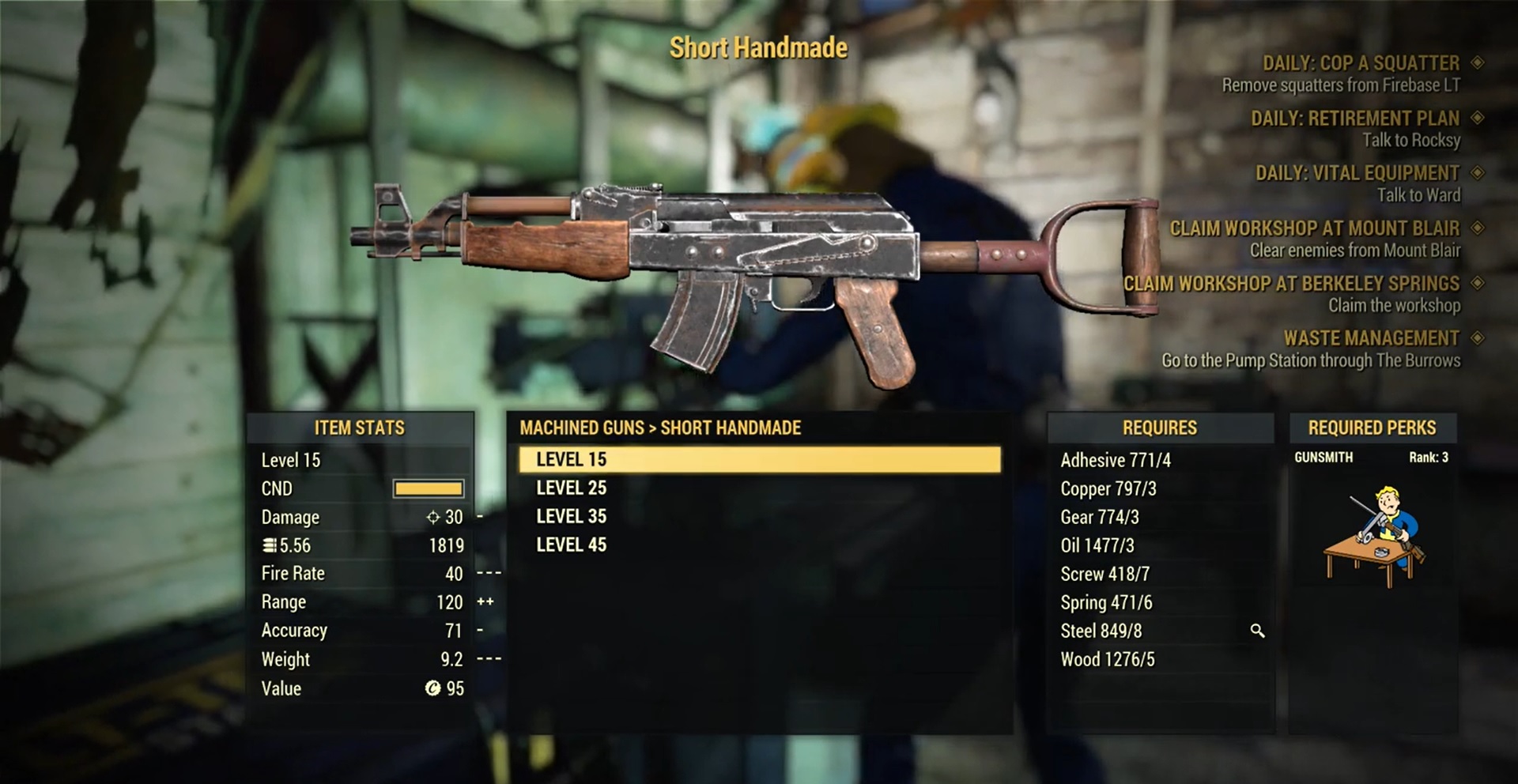Click the magnifying glass search icon
Image resolution: width=1518 pixels, height=784 pixels.
pyautogui.click(x=1257, y=631)
